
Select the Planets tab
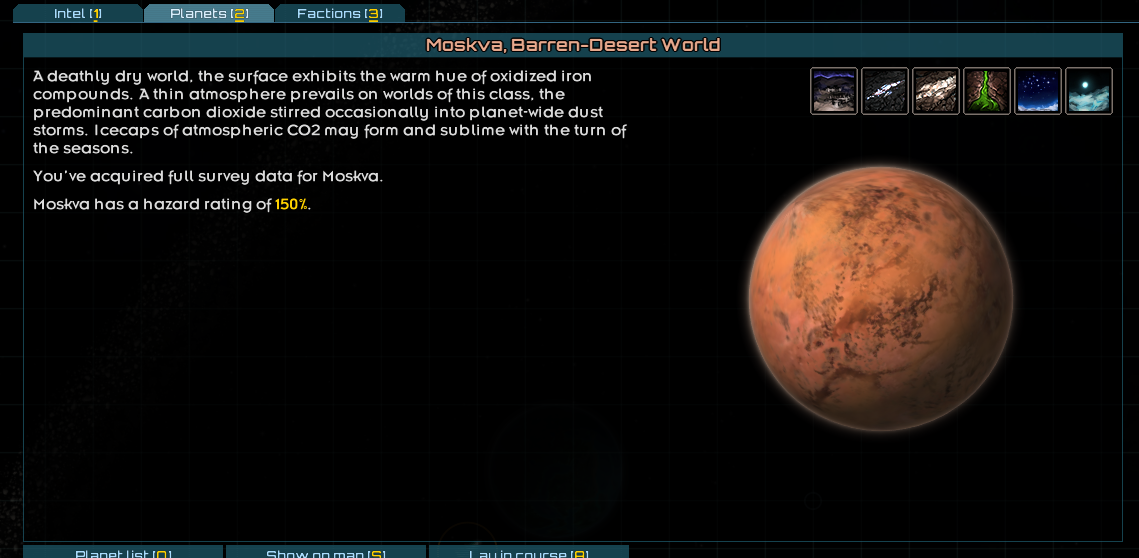coord(209,14)
